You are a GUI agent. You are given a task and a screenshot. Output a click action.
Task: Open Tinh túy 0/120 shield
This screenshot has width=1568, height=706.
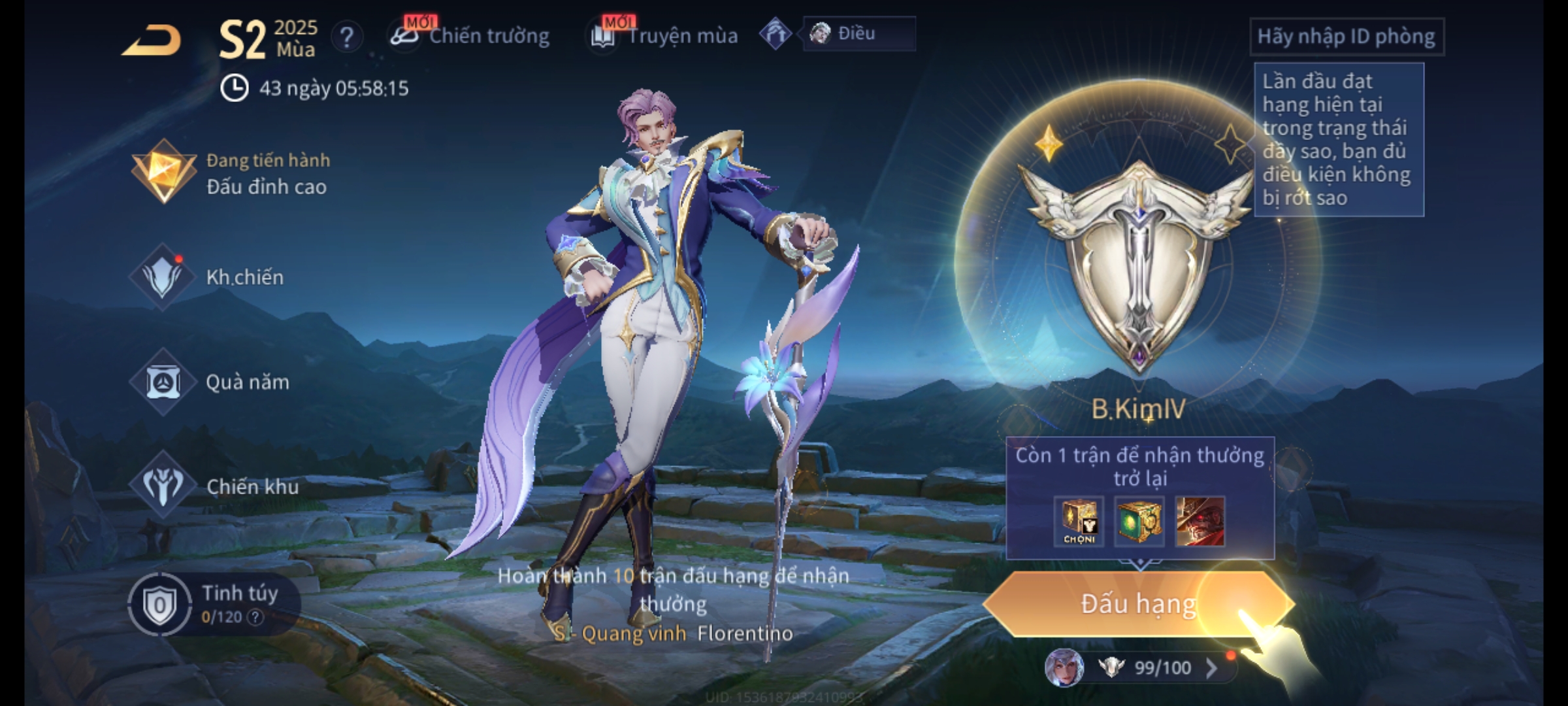[161, 605]
